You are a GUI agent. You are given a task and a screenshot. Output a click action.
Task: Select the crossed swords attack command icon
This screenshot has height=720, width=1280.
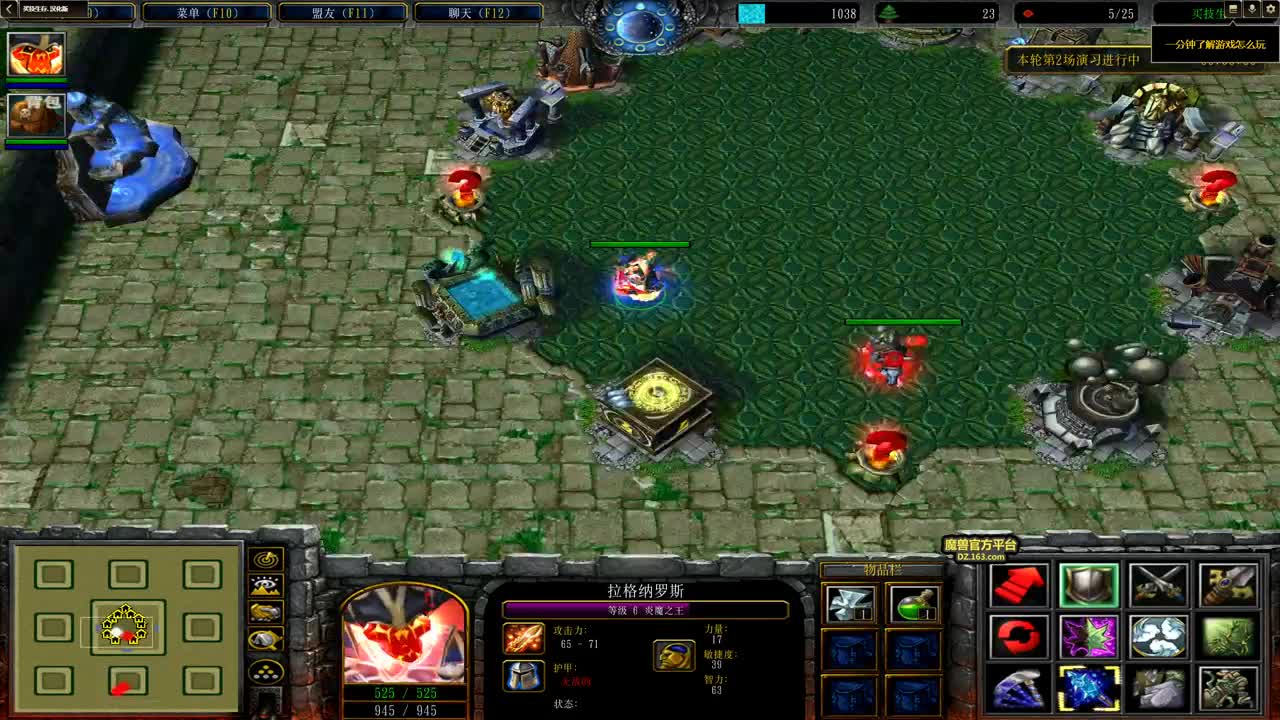(x=1158, y=584)
